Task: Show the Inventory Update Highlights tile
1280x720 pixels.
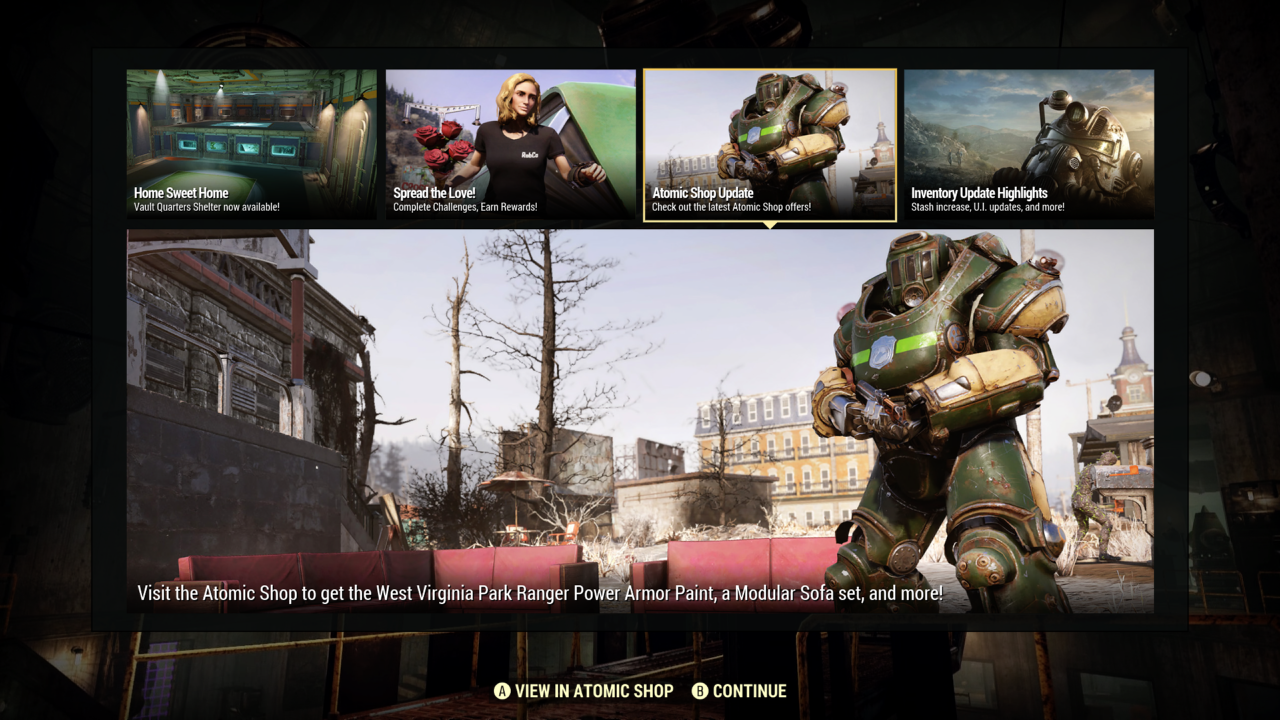Action: pyautogui.click(x=1029, y=144)
